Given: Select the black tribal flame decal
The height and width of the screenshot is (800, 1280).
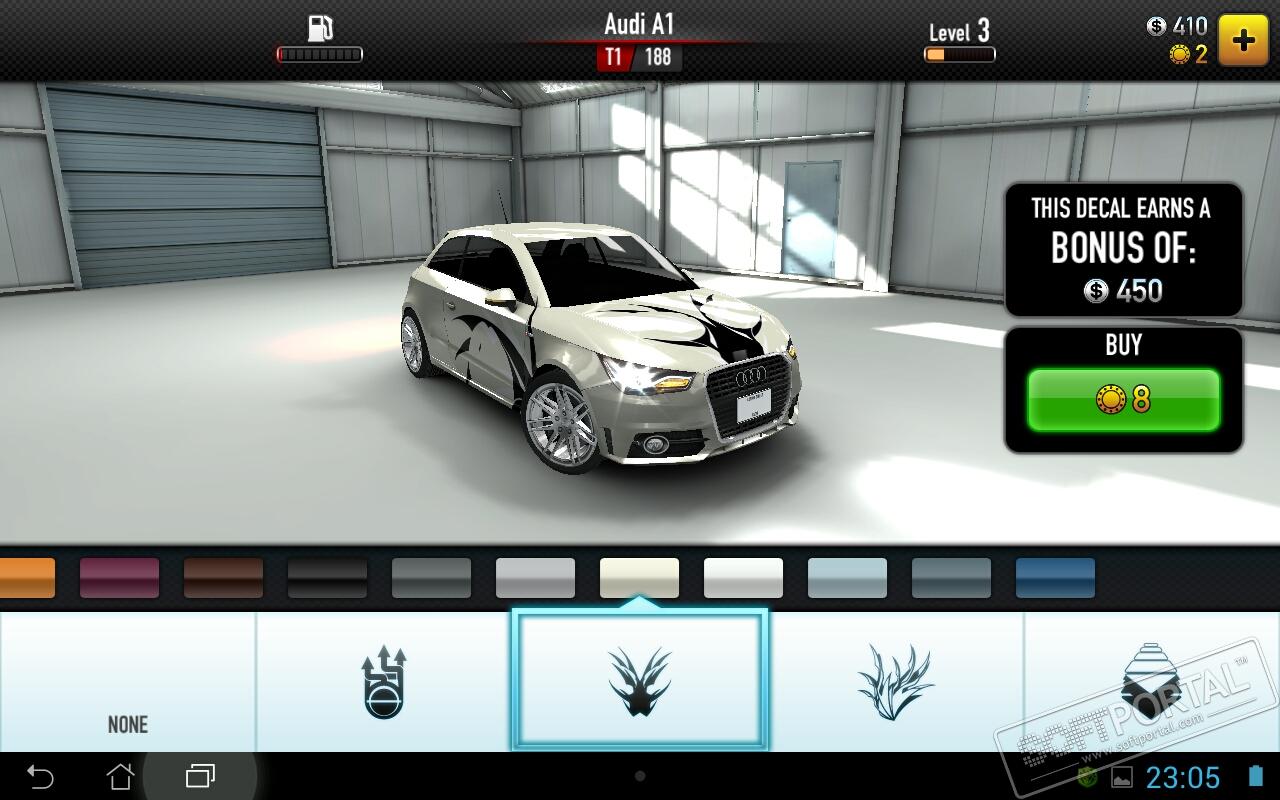Looking at the screenshot, I should click(640, 682).
